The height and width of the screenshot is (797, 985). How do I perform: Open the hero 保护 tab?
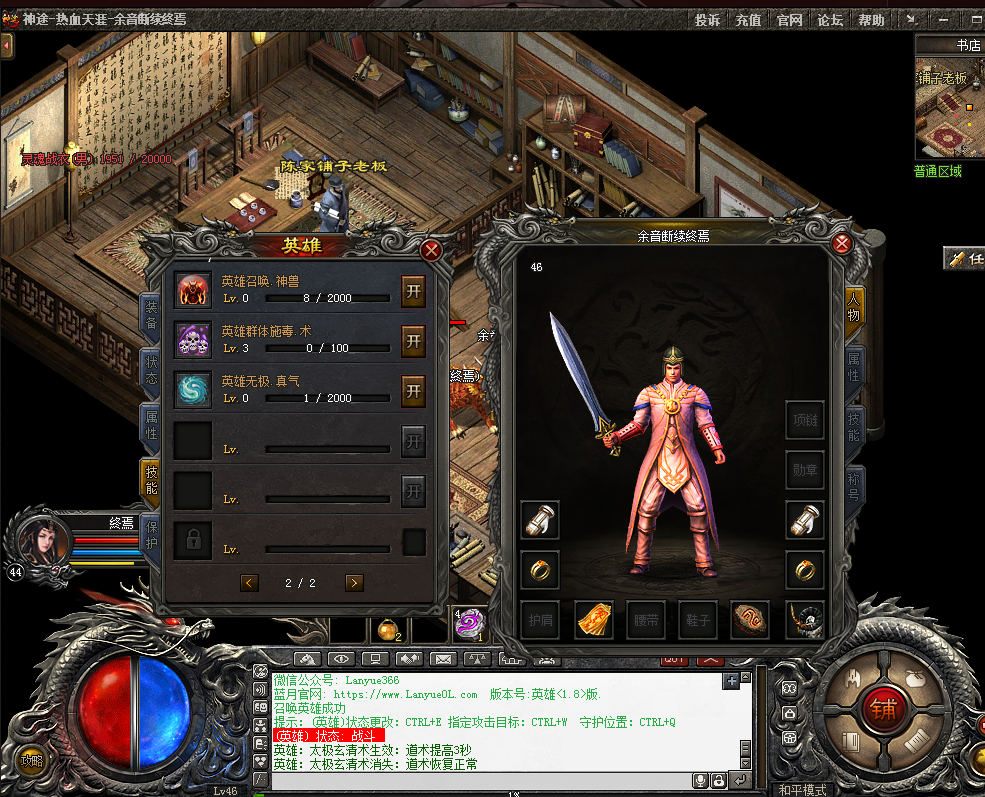pos(150,533)
